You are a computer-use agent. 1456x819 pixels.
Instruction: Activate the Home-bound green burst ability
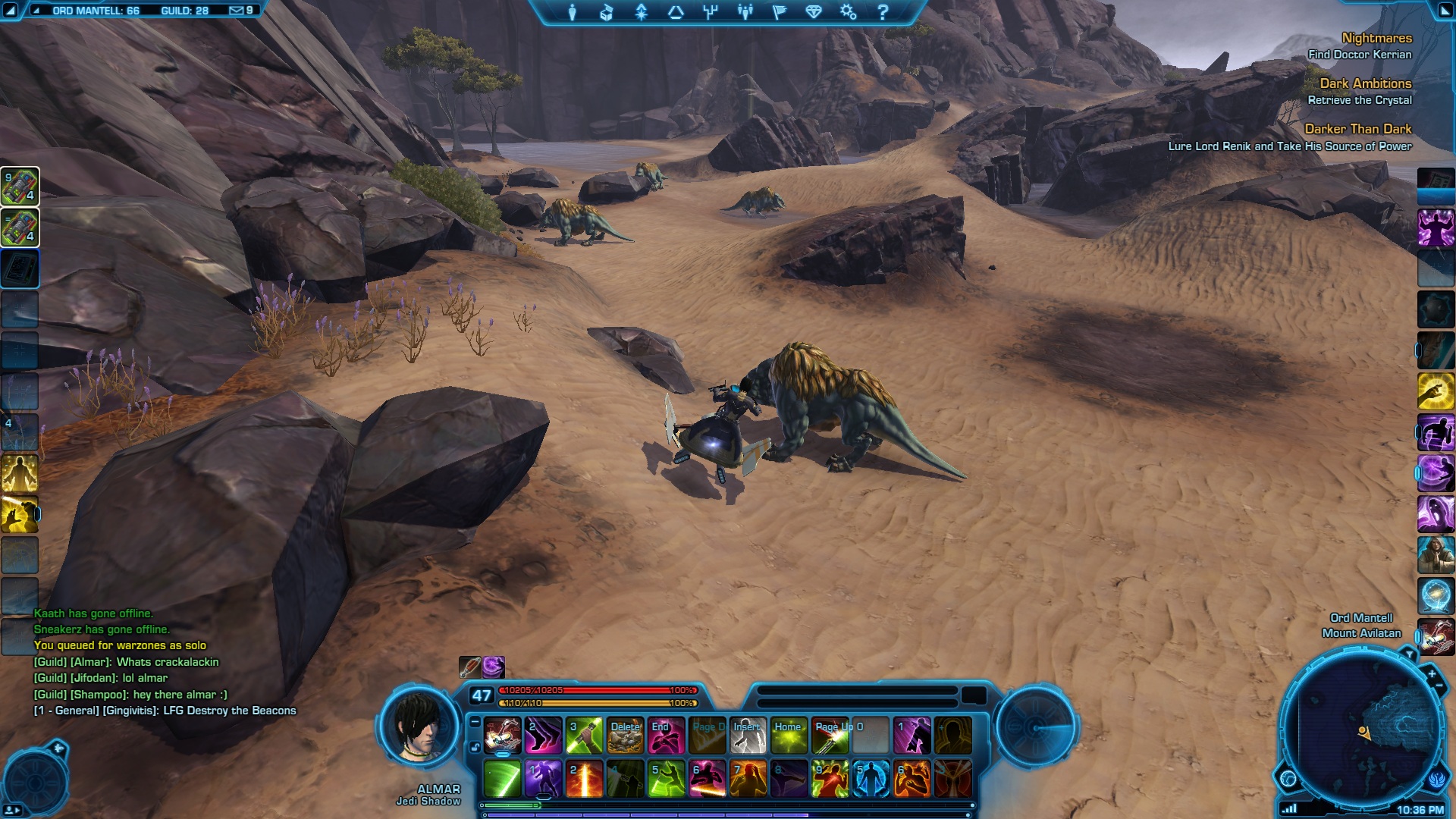click(x=789, y=736)
